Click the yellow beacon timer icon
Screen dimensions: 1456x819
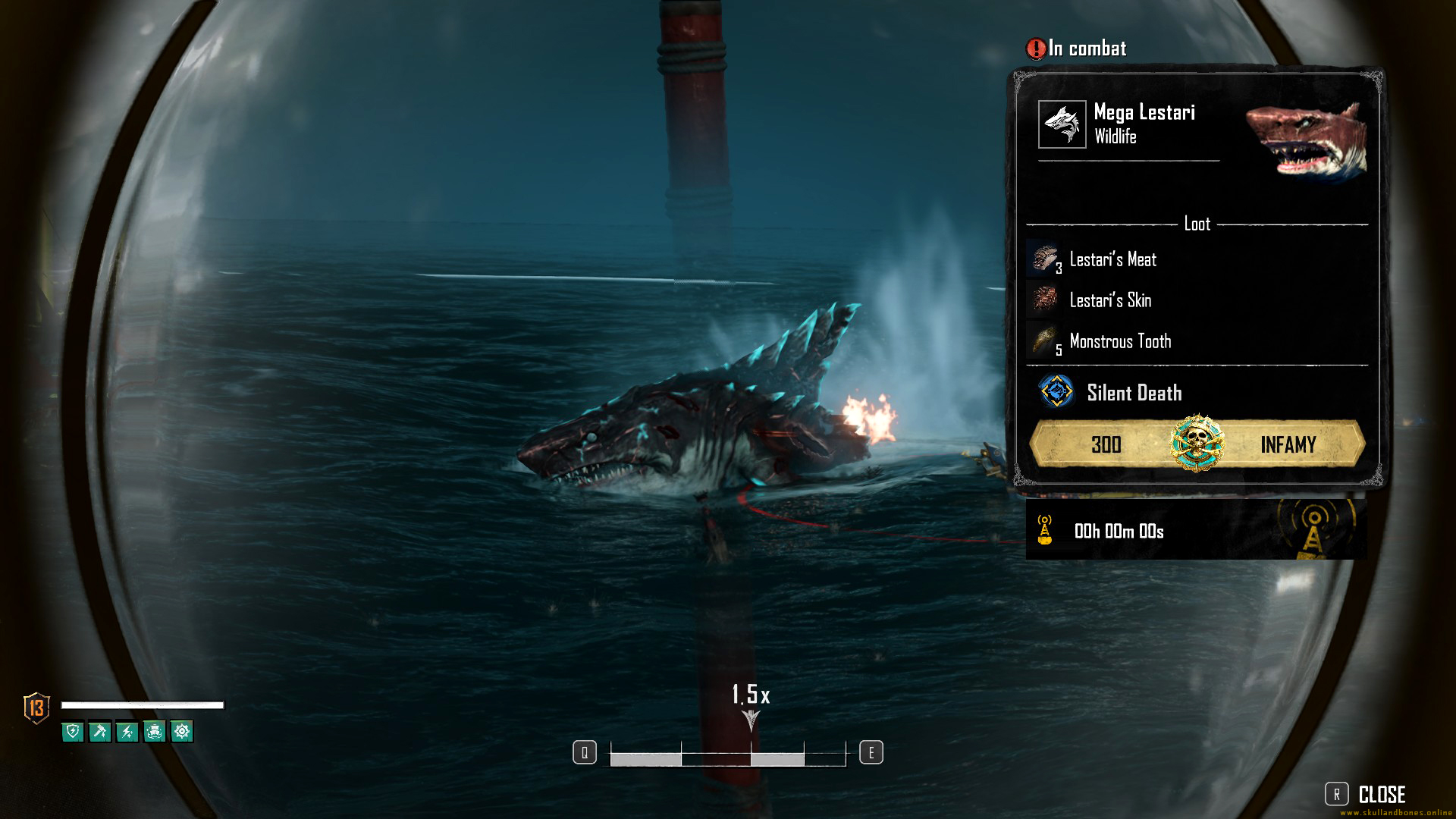point(1045,530)
